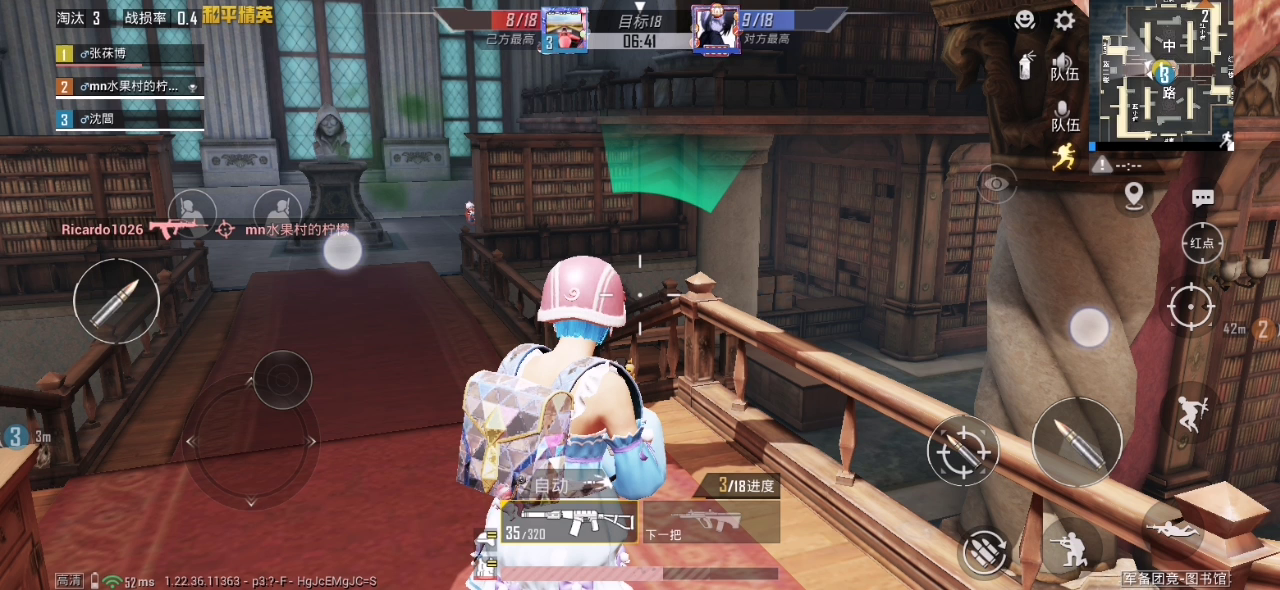Toggle the team speaker icon
1280x590 pixels.
(1064, 65)
